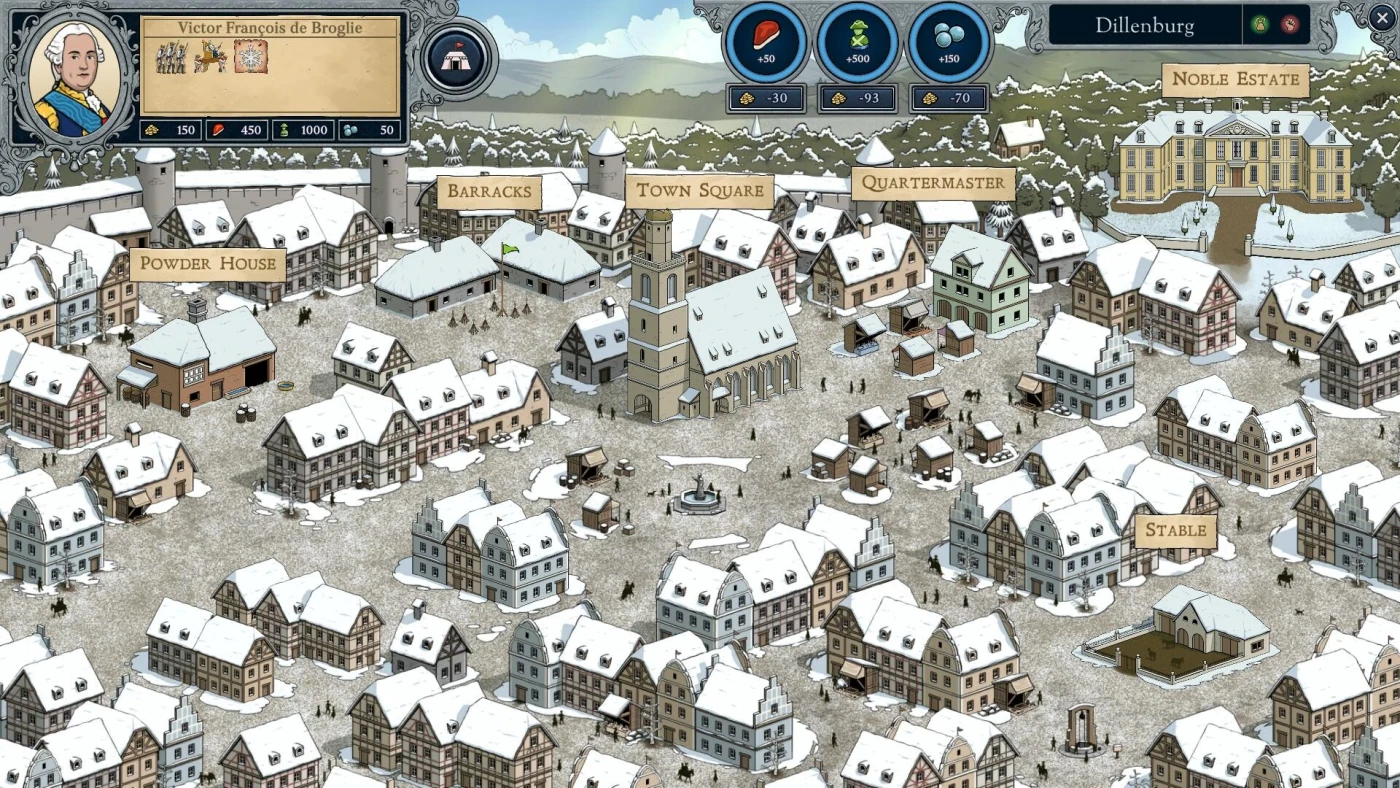The height and width of the screenshot is (788, 1400).
Task: Click the red fist town icon
Action: coord(1290,25)
